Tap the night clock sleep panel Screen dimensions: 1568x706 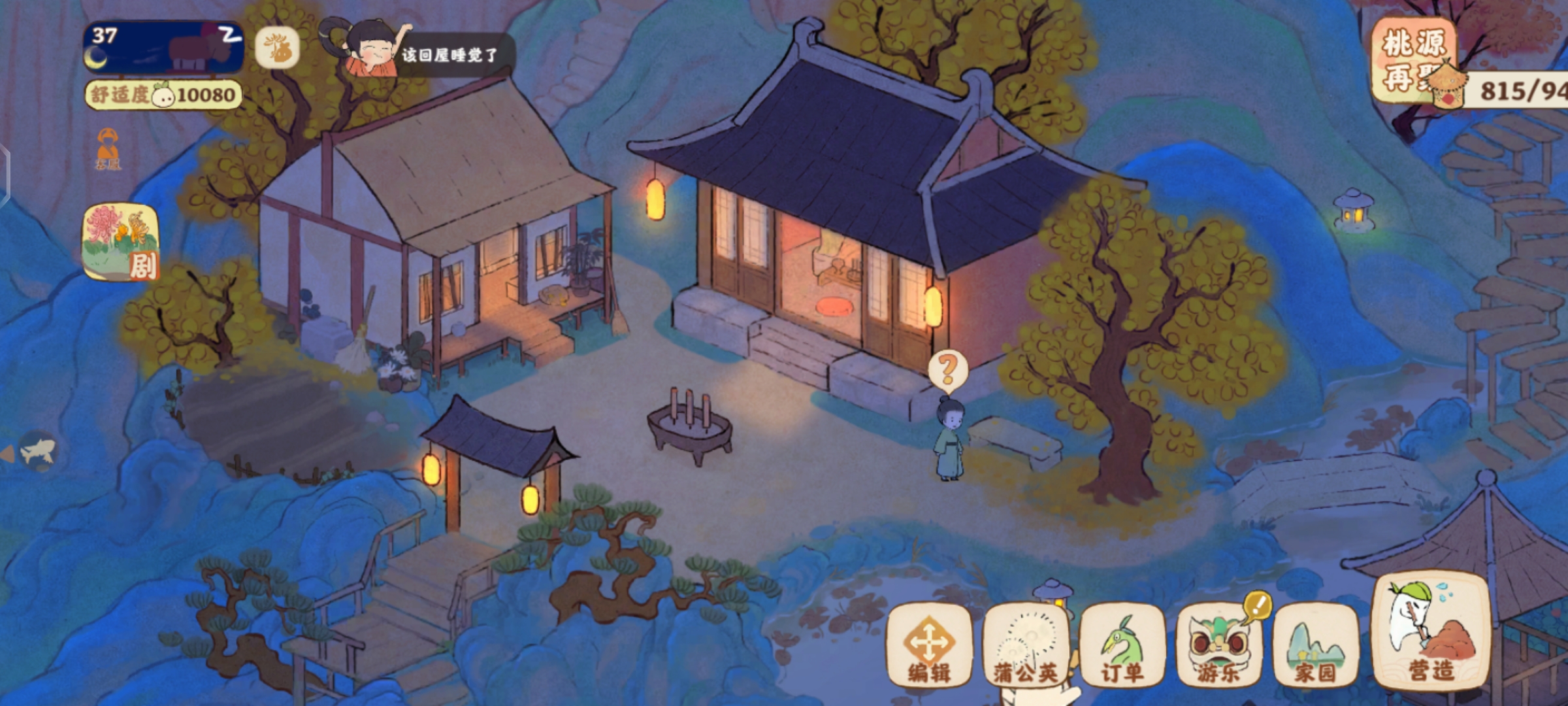point(163,47)
